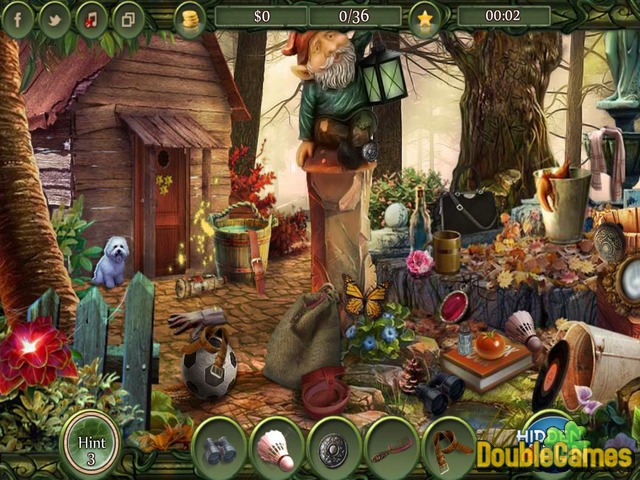Select the shuttlecock item slot

(x=277, y=448)
